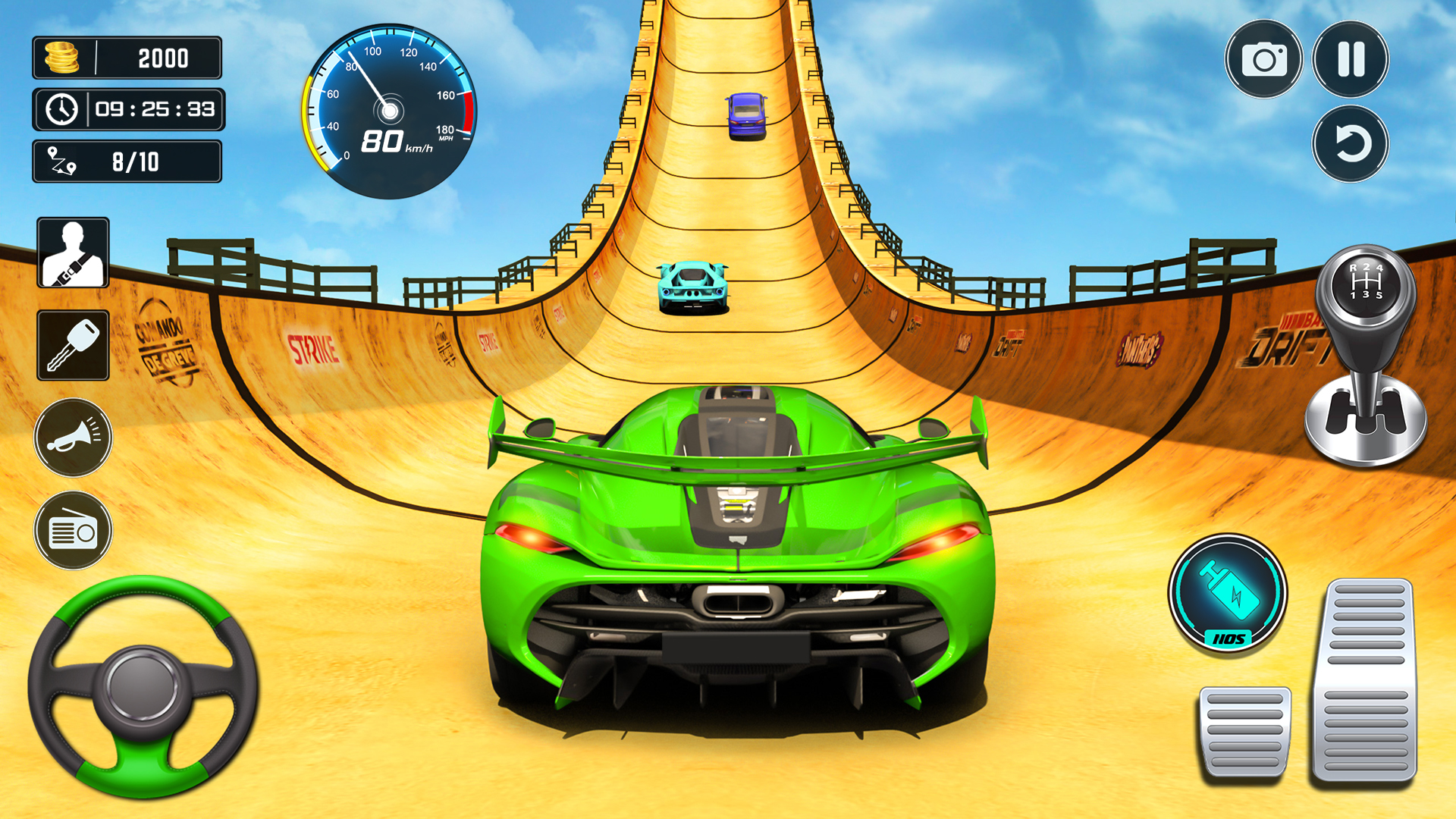Open the timer display panel
Image resolution: width=1456 pixels, height=819 pixels.
click(x=127, y=110)
